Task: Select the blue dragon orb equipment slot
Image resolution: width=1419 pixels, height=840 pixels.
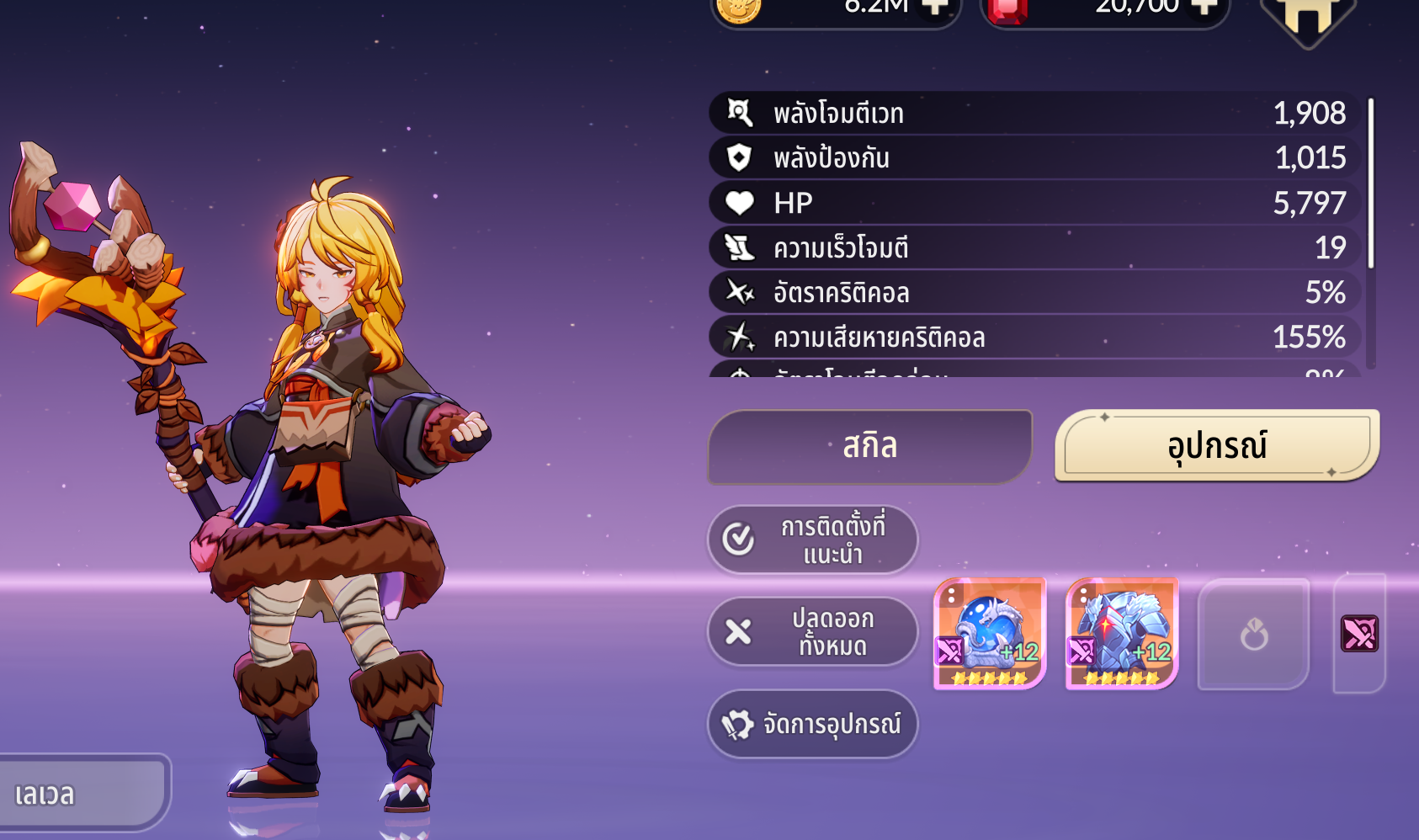Action: 990,633
